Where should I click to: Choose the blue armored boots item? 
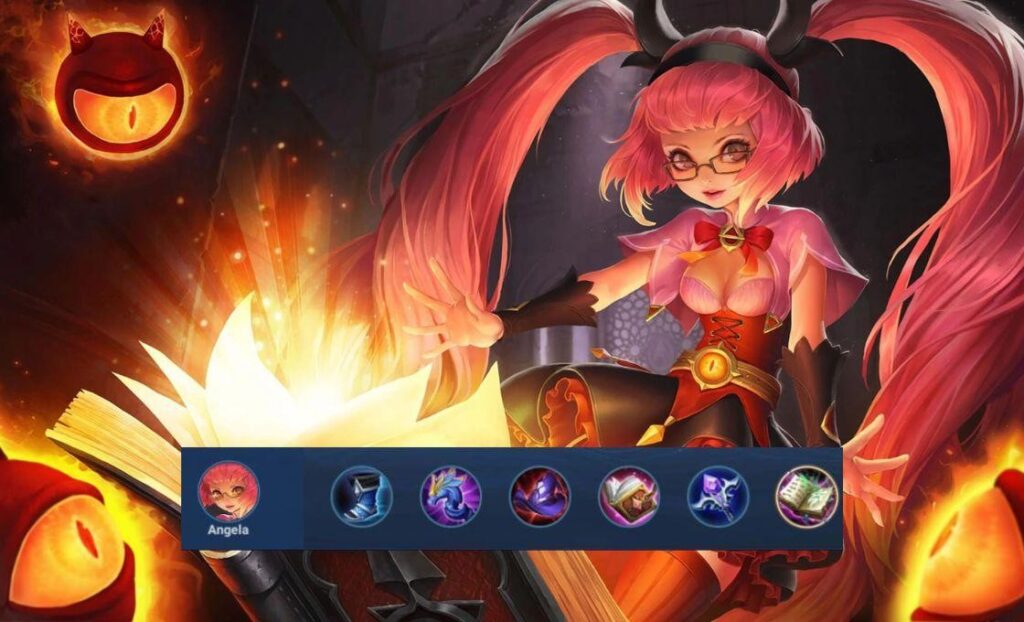(361, 496)
